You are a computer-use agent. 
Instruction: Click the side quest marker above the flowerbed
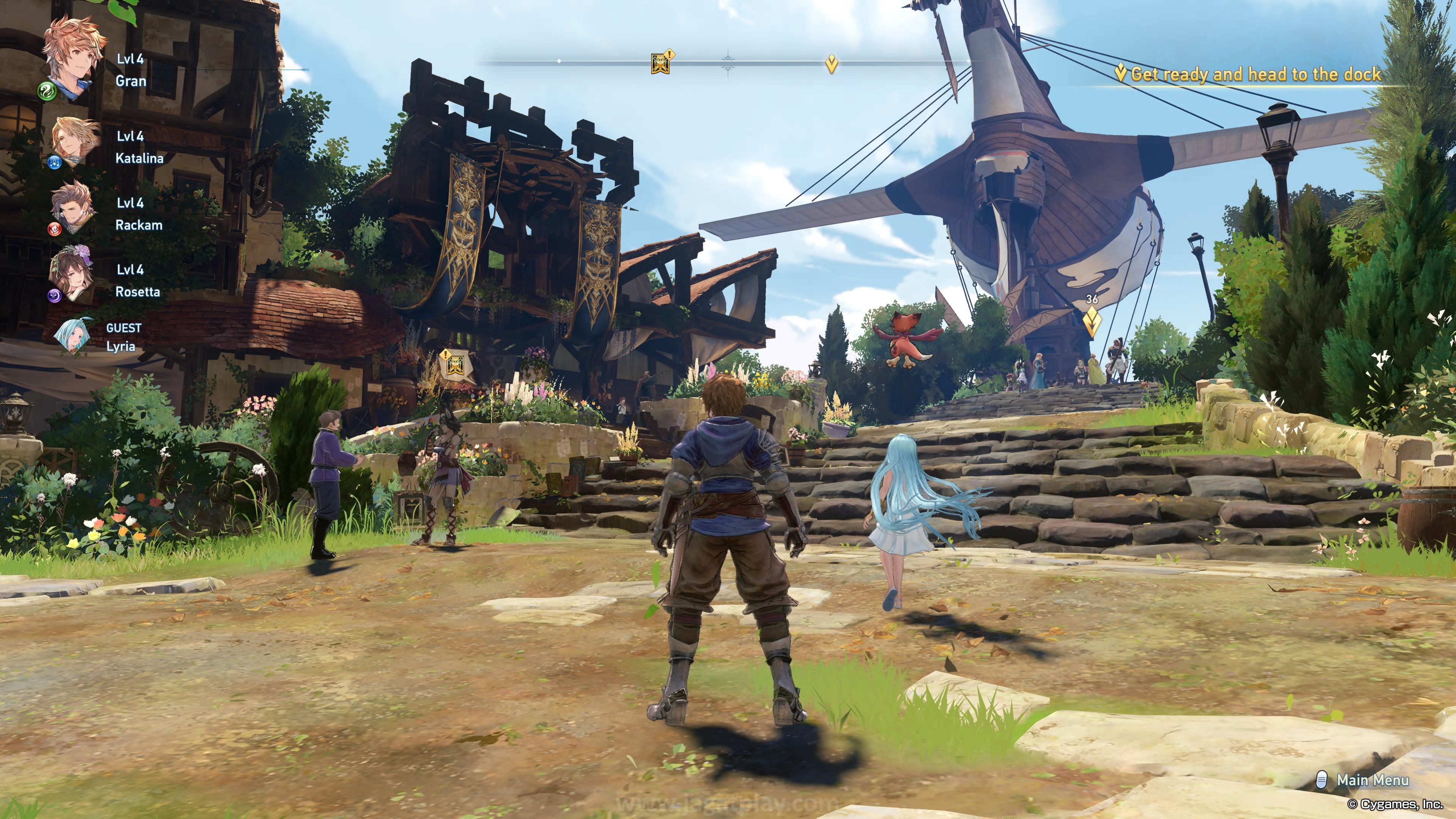(455, 364)
